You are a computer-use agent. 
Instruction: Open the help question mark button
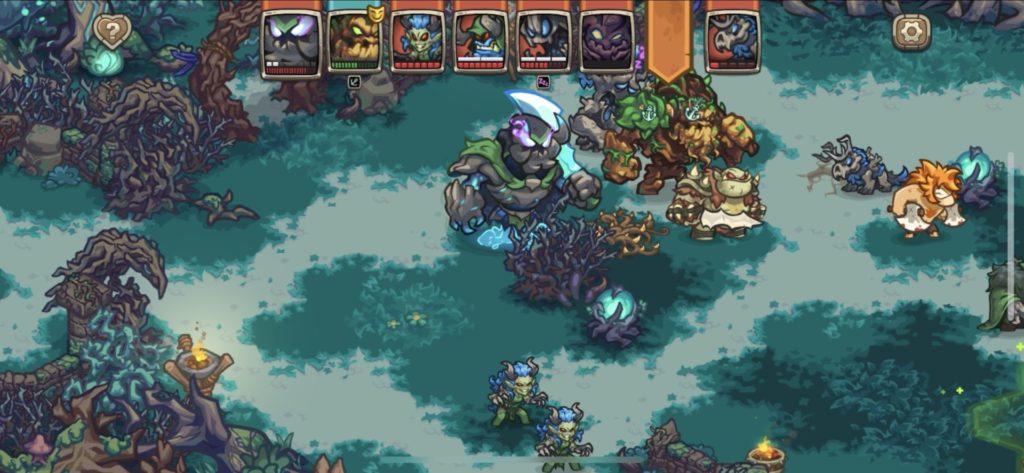pos(112,32)
